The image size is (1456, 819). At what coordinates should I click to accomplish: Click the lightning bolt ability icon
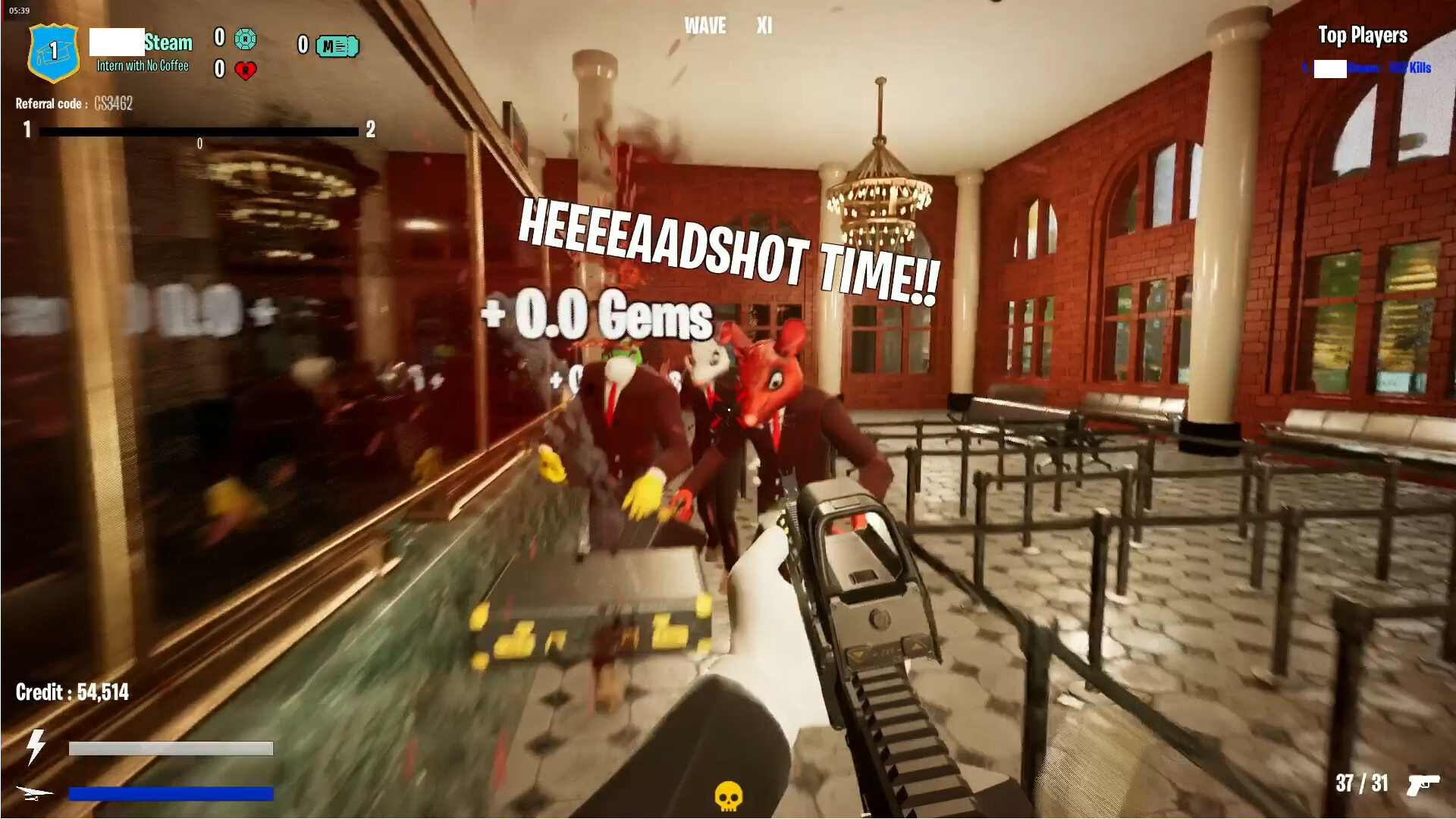coord(36,747)
